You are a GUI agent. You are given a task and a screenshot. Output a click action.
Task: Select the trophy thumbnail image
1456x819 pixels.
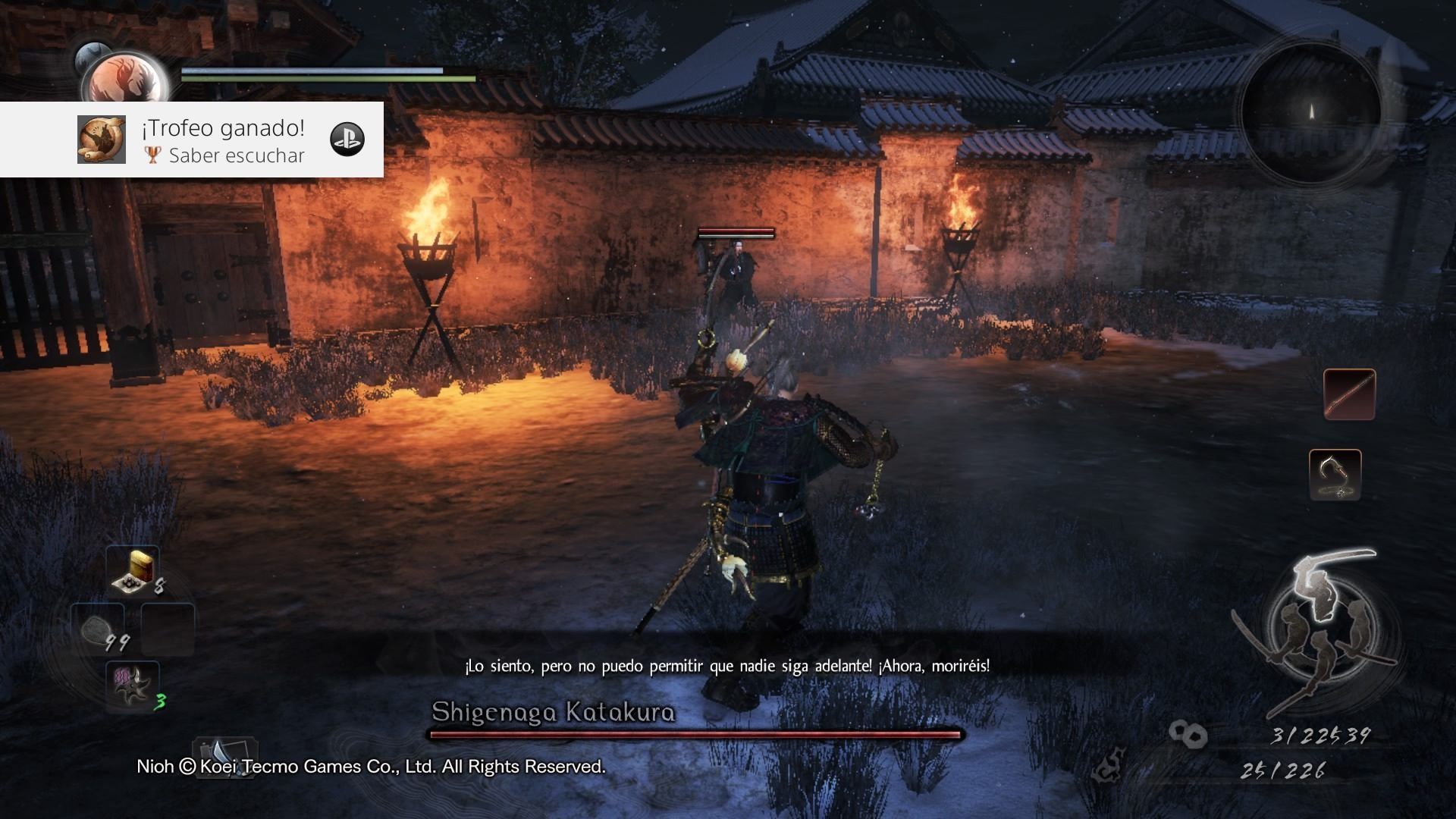coord(101,140)
